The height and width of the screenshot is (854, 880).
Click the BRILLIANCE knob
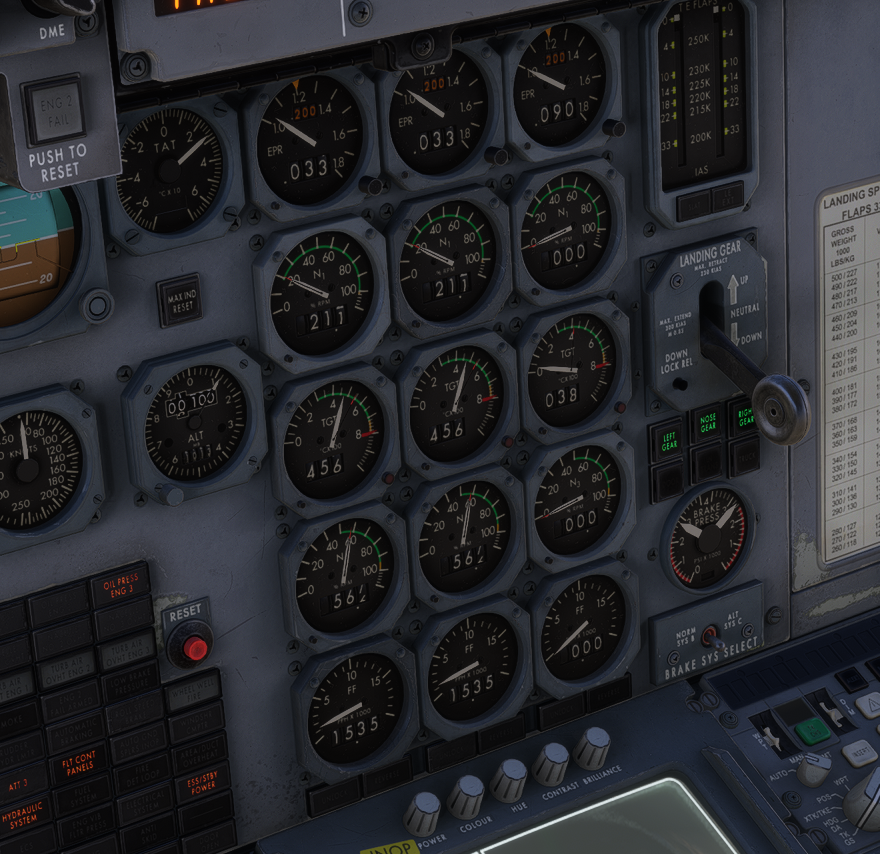point(592,747)
